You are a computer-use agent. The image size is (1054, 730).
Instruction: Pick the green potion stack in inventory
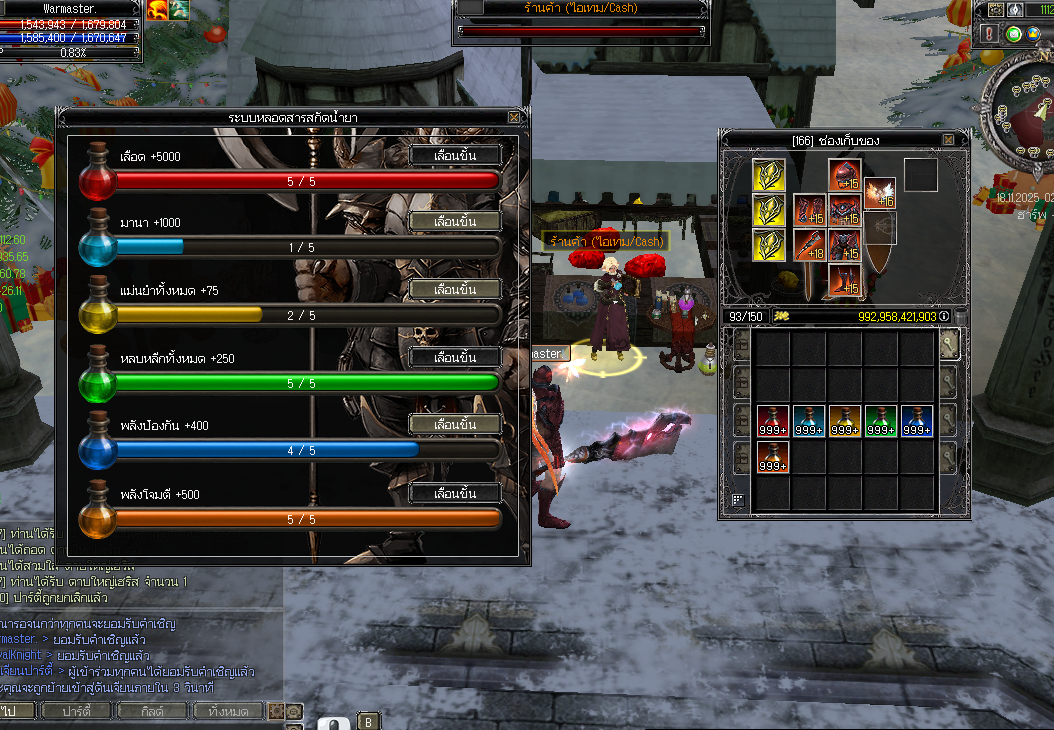tap(881, 421)
